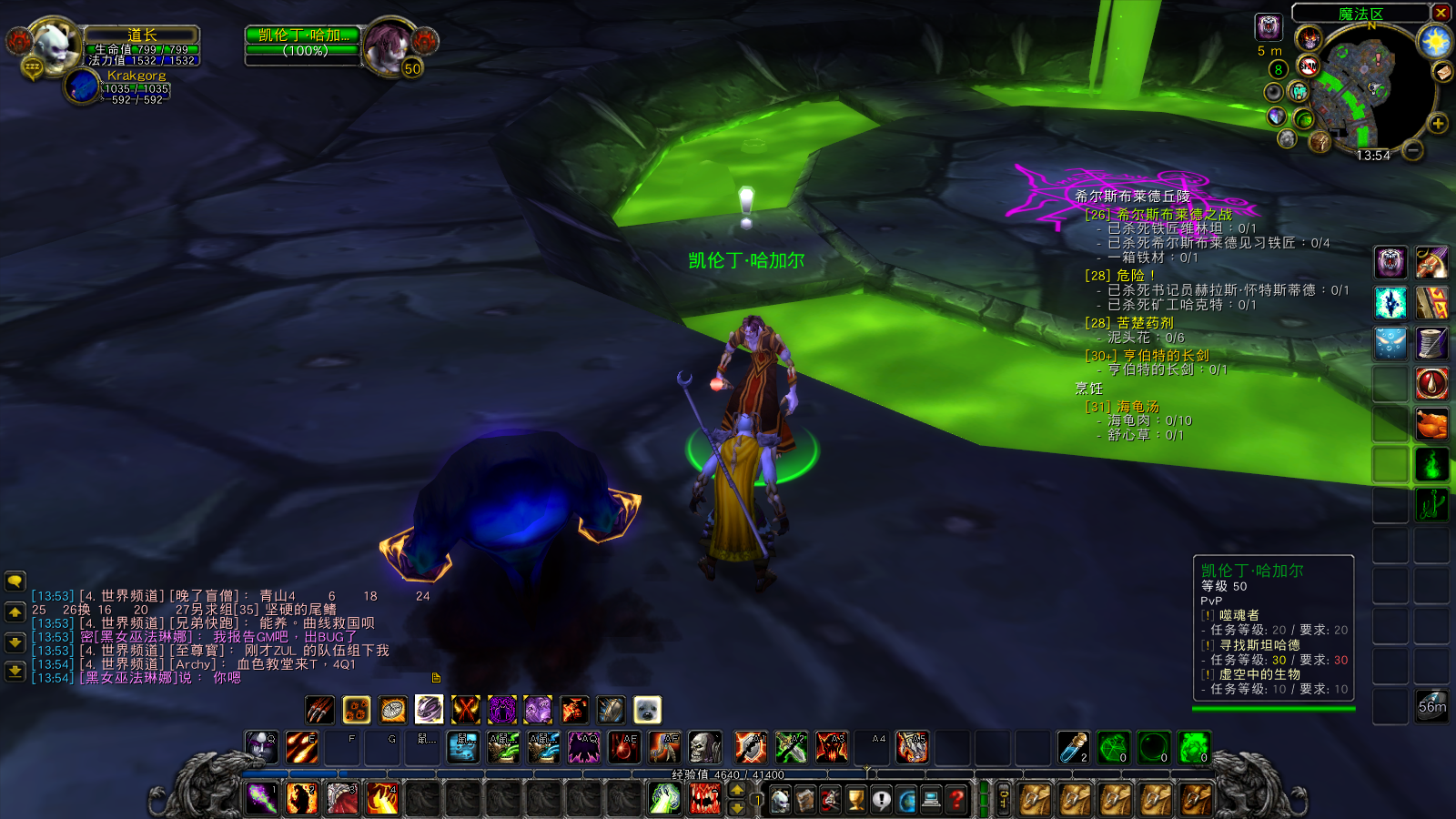Open the tracking menu via the sun icon
The height and width of the screenshot is (819, 1456).
(x=1435, y=41)
